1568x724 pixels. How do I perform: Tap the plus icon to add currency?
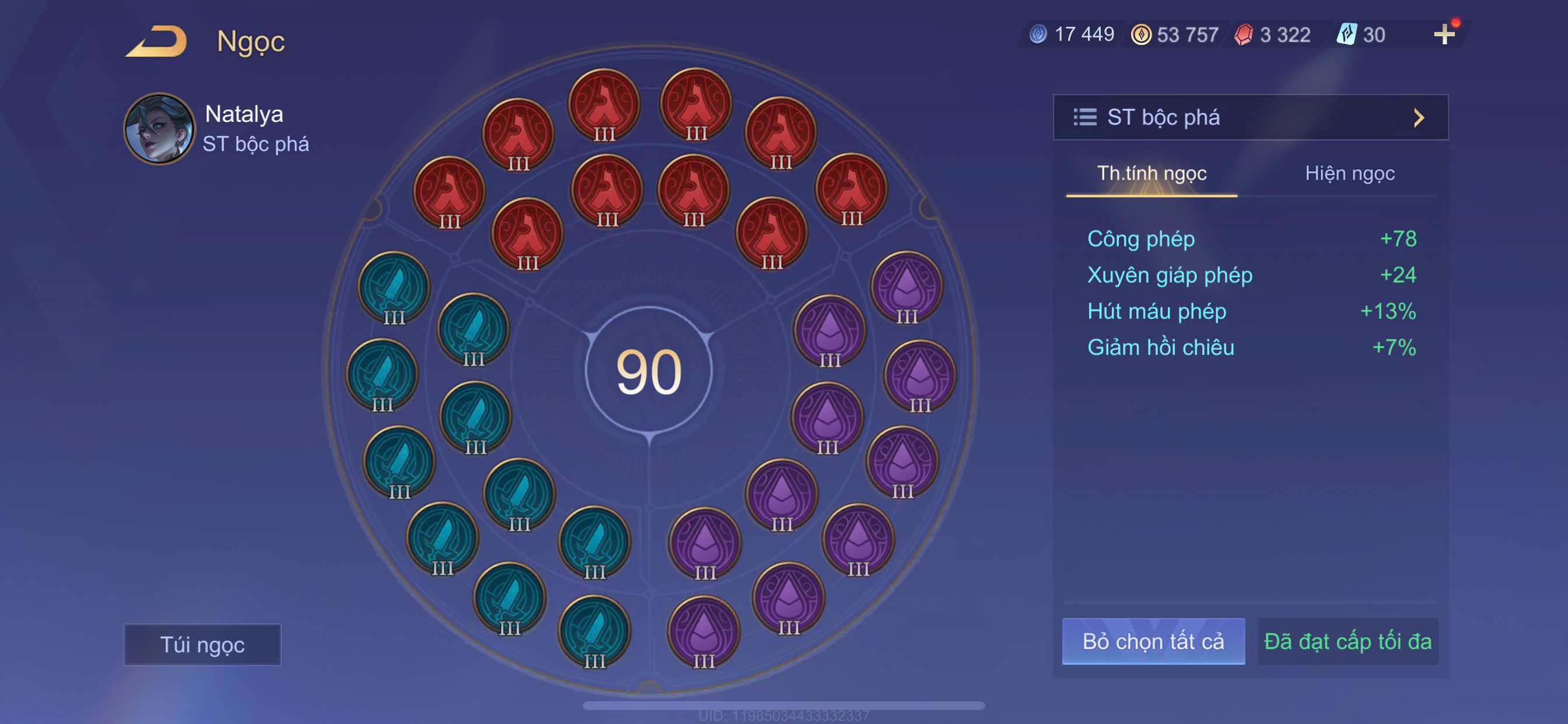[1444, 34]
